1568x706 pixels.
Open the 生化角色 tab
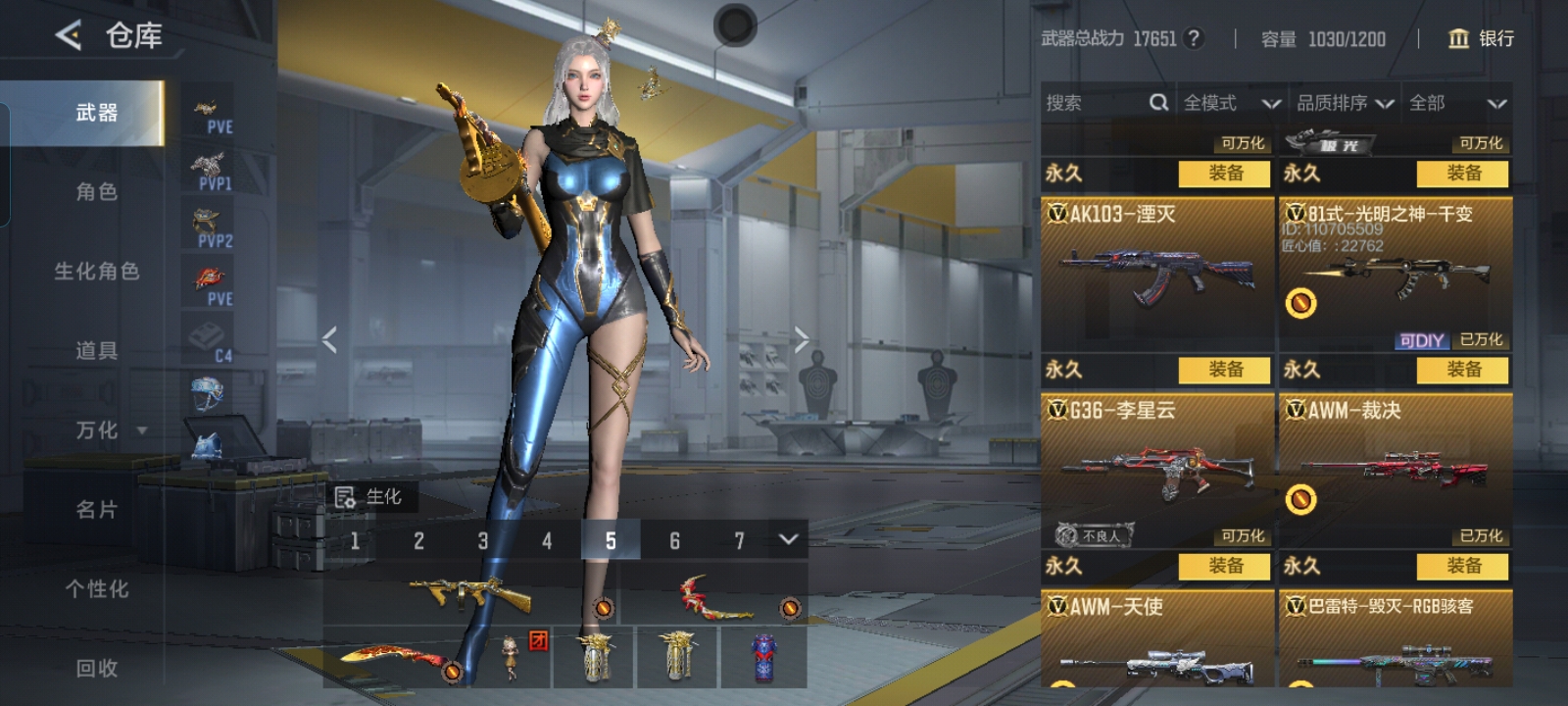96,272
